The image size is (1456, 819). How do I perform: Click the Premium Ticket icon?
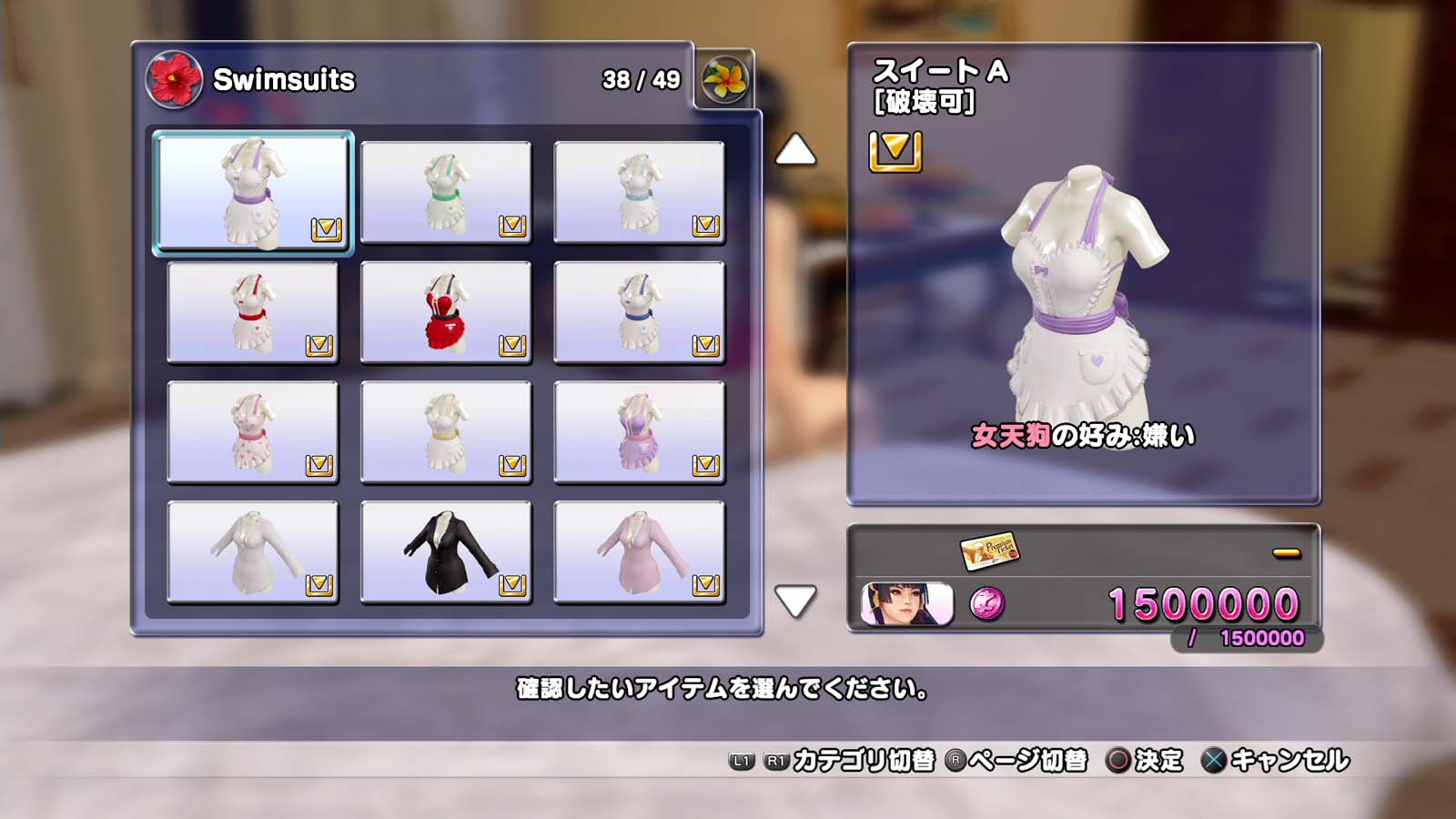click(989, 549)
